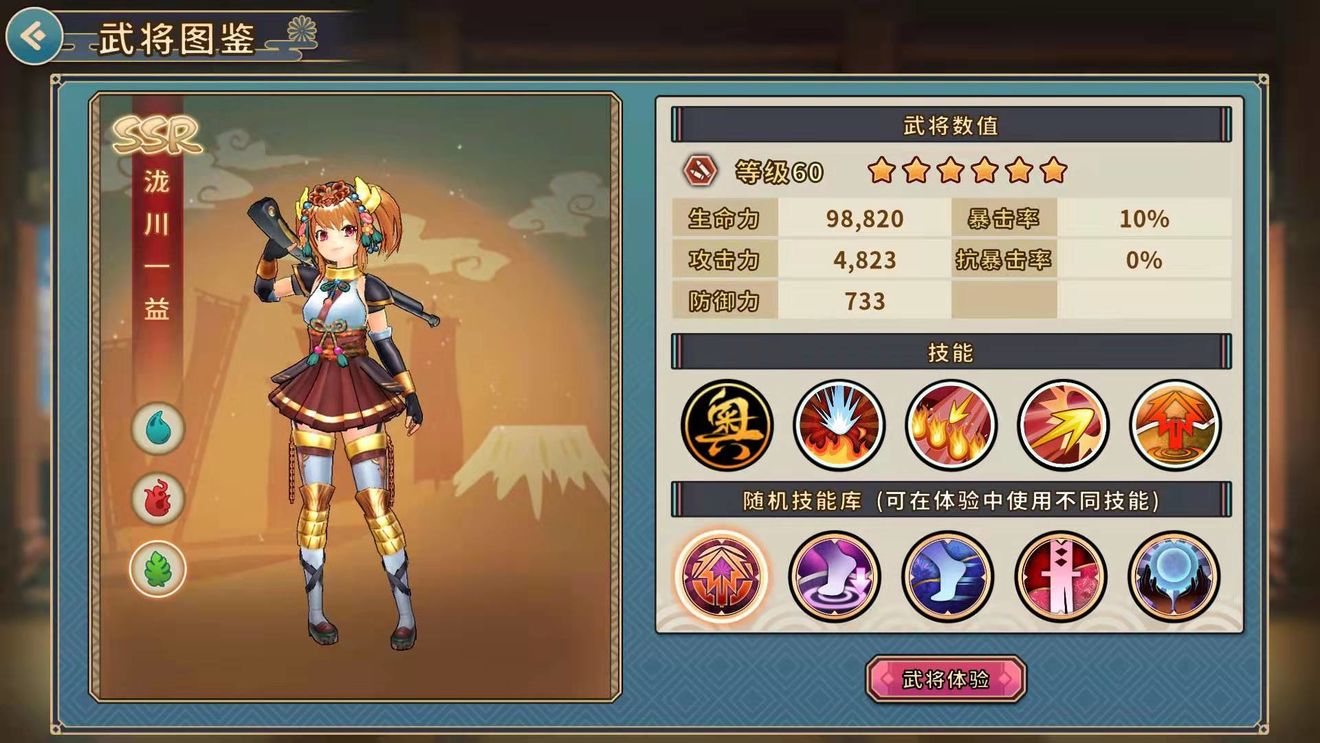Select the red flame element icon
Image resolution: width=1320 pixels, height=743 pixels.
pos(158,499)
